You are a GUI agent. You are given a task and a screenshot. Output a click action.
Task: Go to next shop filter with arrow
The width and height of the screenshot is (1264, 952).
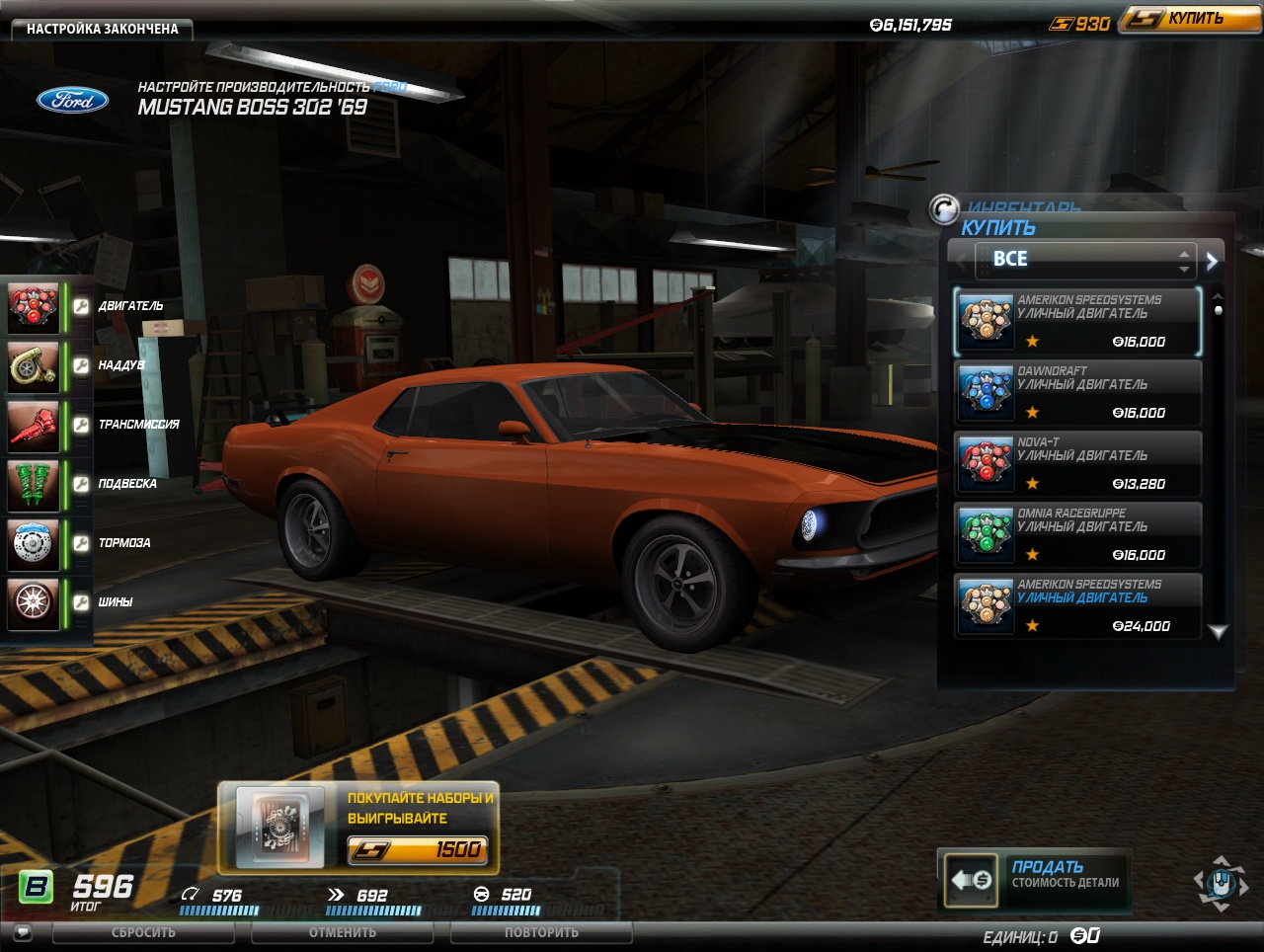point(1212,261)
